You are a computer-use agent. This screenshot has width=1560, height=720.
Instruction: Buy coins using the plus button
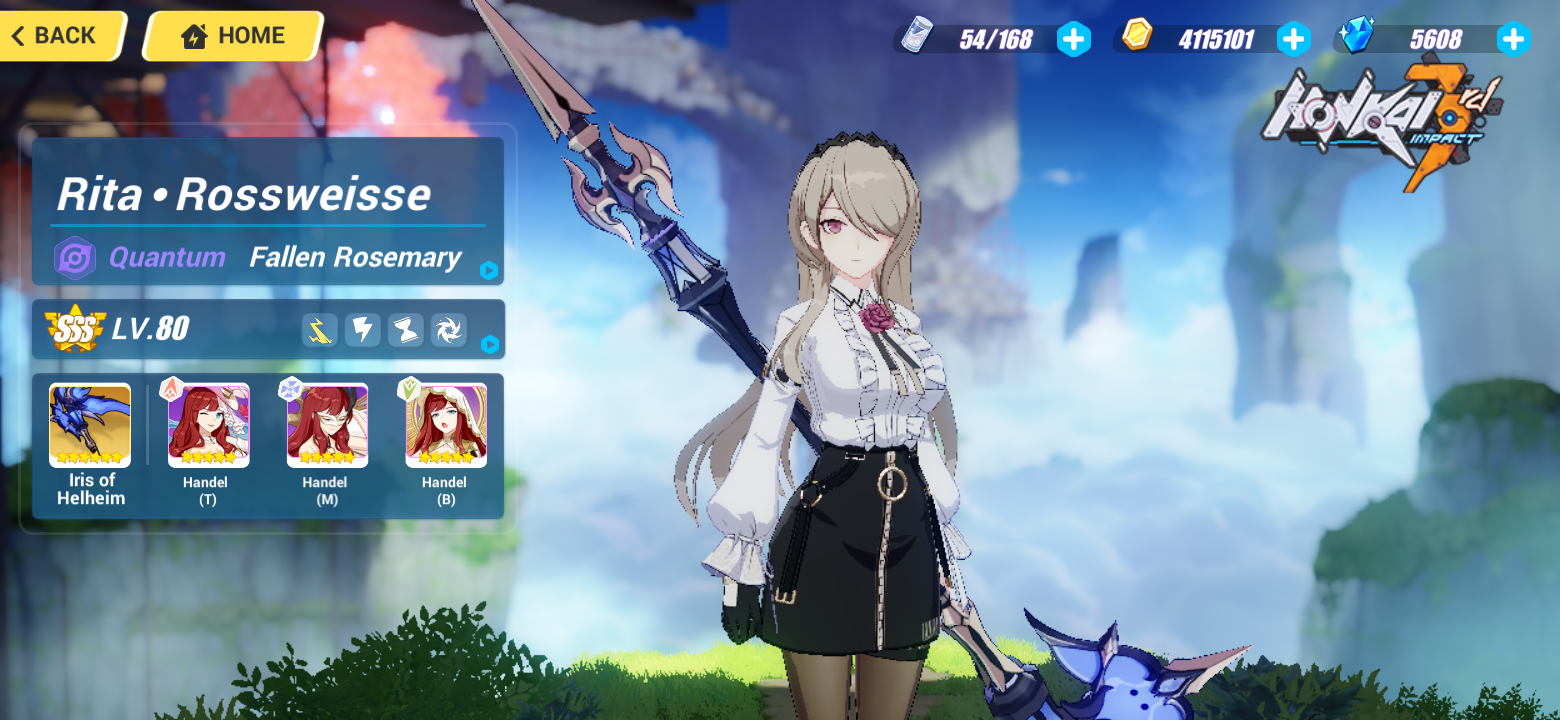tap(1294, 39)
